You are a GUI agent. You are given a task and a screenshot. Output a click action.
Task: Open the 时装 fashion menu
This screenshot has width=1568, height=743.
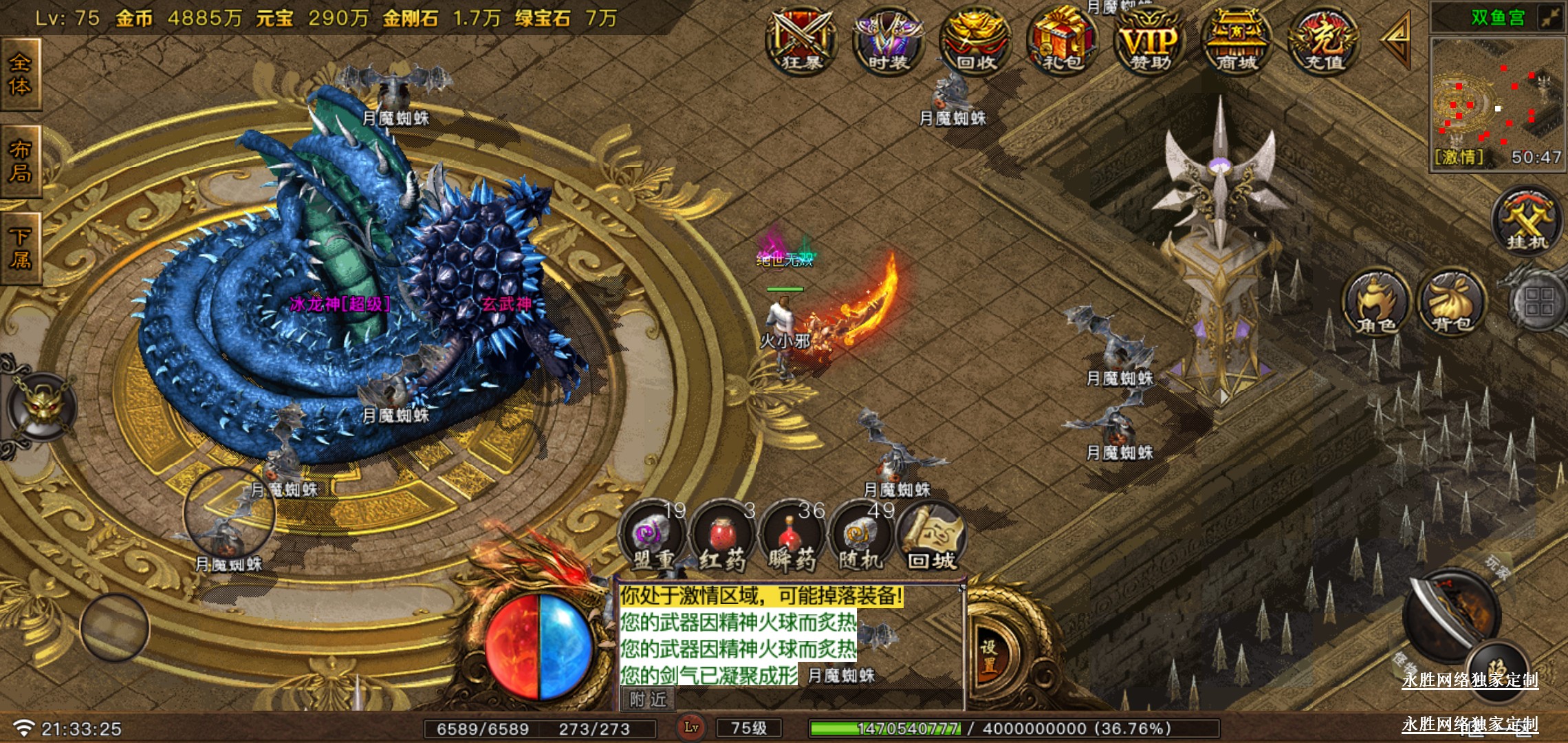[x=888, y=41]
